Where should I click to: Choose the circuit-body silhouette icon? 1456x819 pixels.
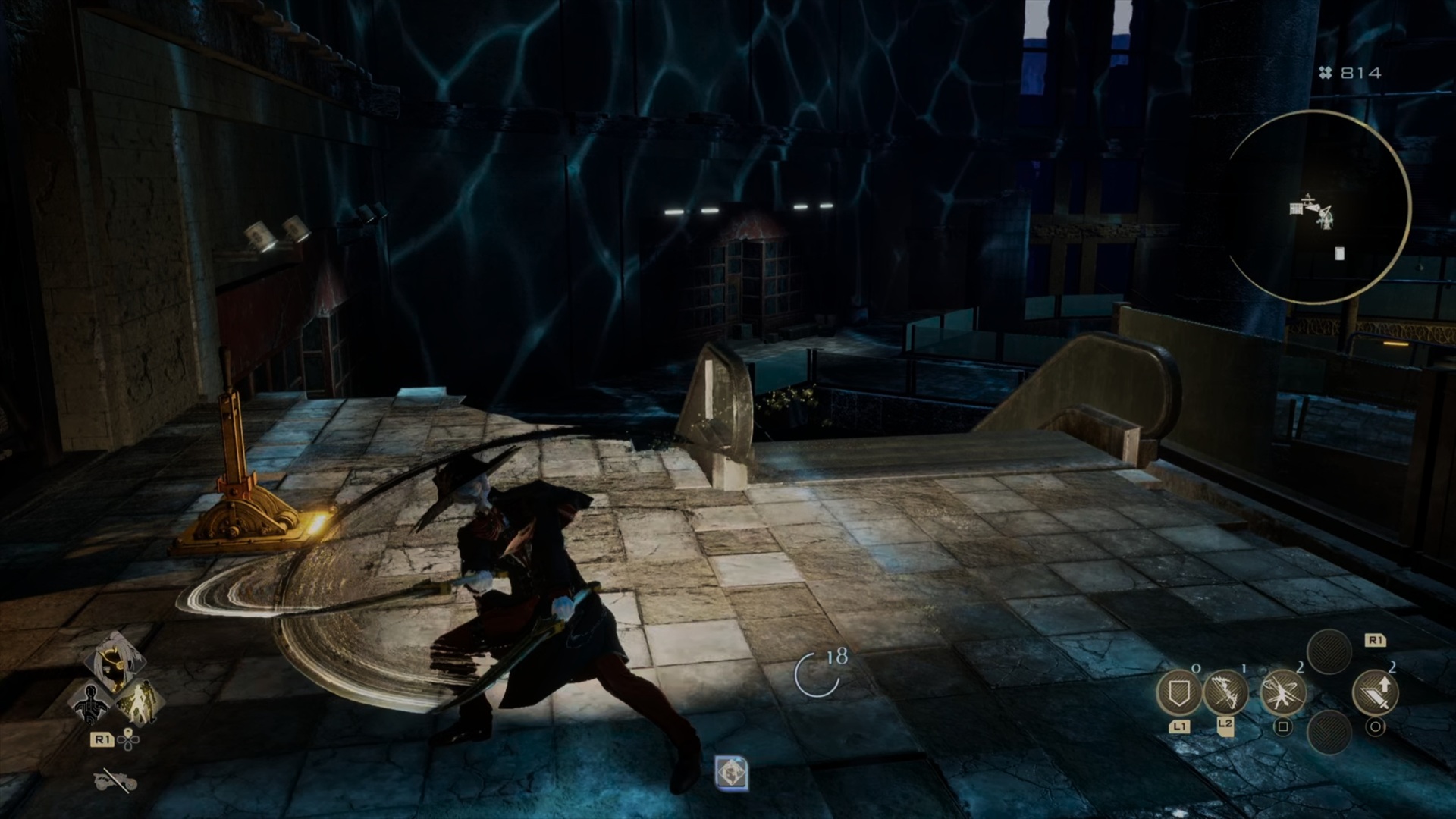(x=91, y=703)
